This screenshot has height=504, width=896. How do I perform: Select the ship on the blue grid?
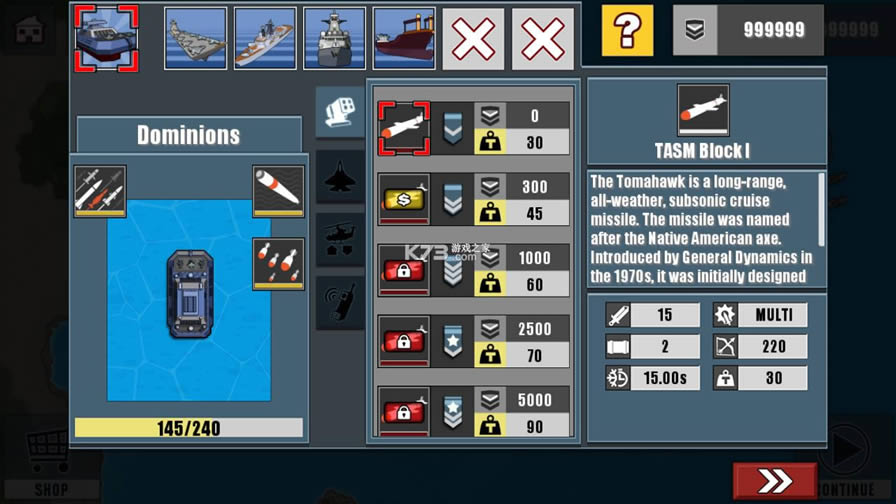(x=189, y=295)
